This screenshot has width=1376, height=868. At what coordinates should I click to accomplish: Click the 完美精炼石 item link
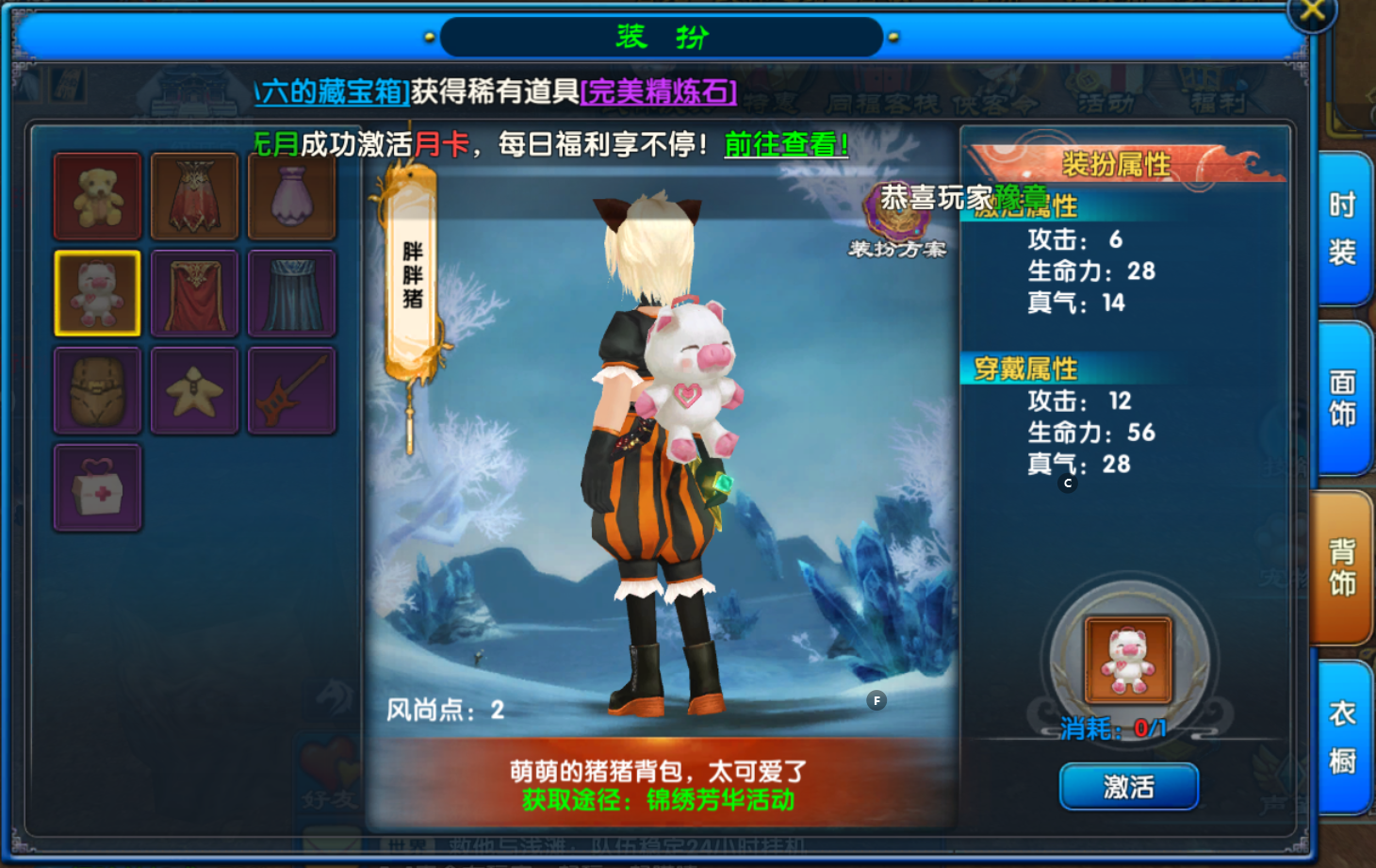(x=658, y=91)
